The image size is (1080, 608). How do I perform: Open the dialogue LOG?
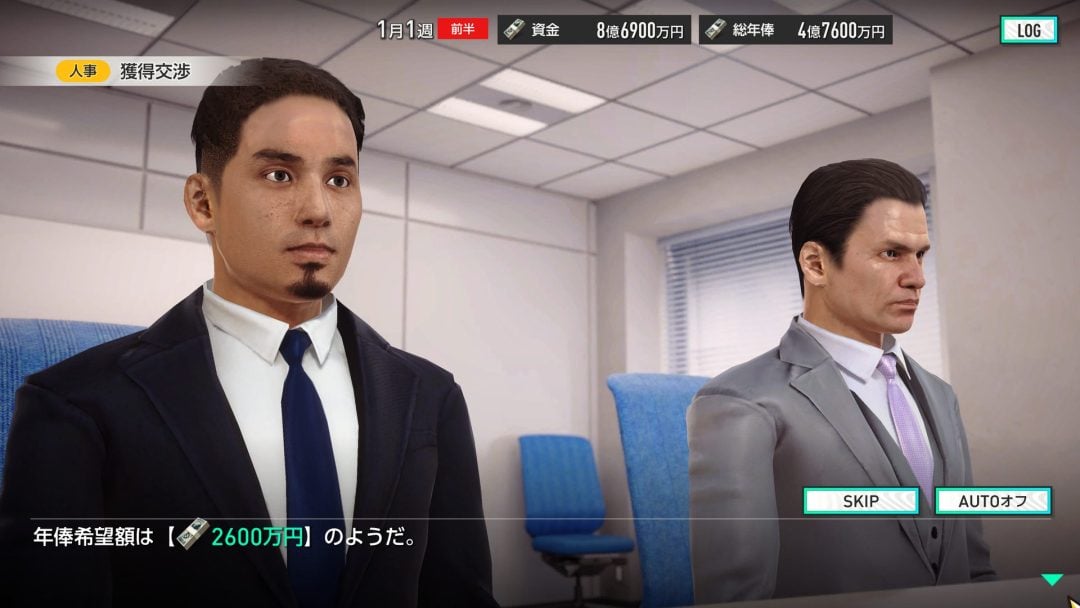pos(1028,30)
